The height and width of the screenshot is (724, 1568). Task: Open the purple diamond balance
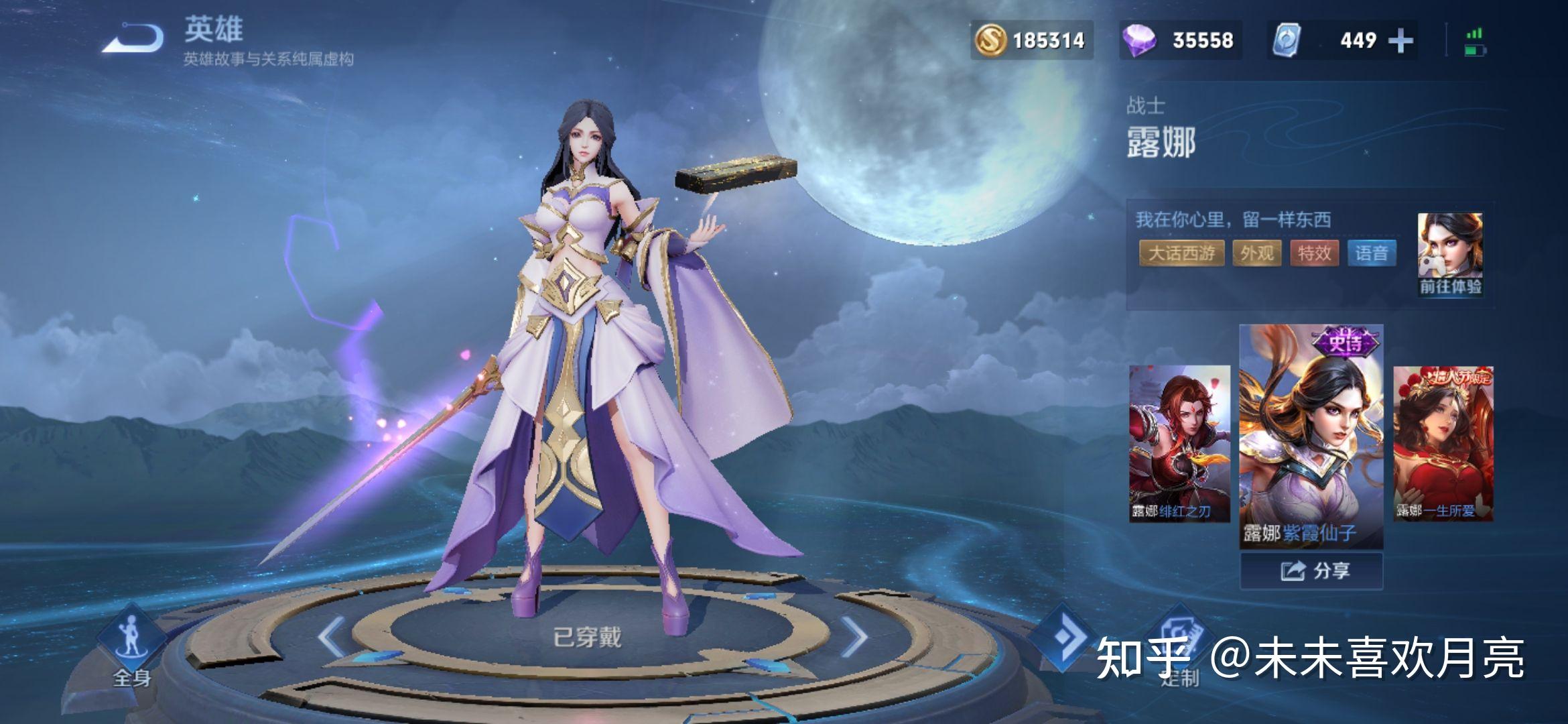pos(1181,41)
